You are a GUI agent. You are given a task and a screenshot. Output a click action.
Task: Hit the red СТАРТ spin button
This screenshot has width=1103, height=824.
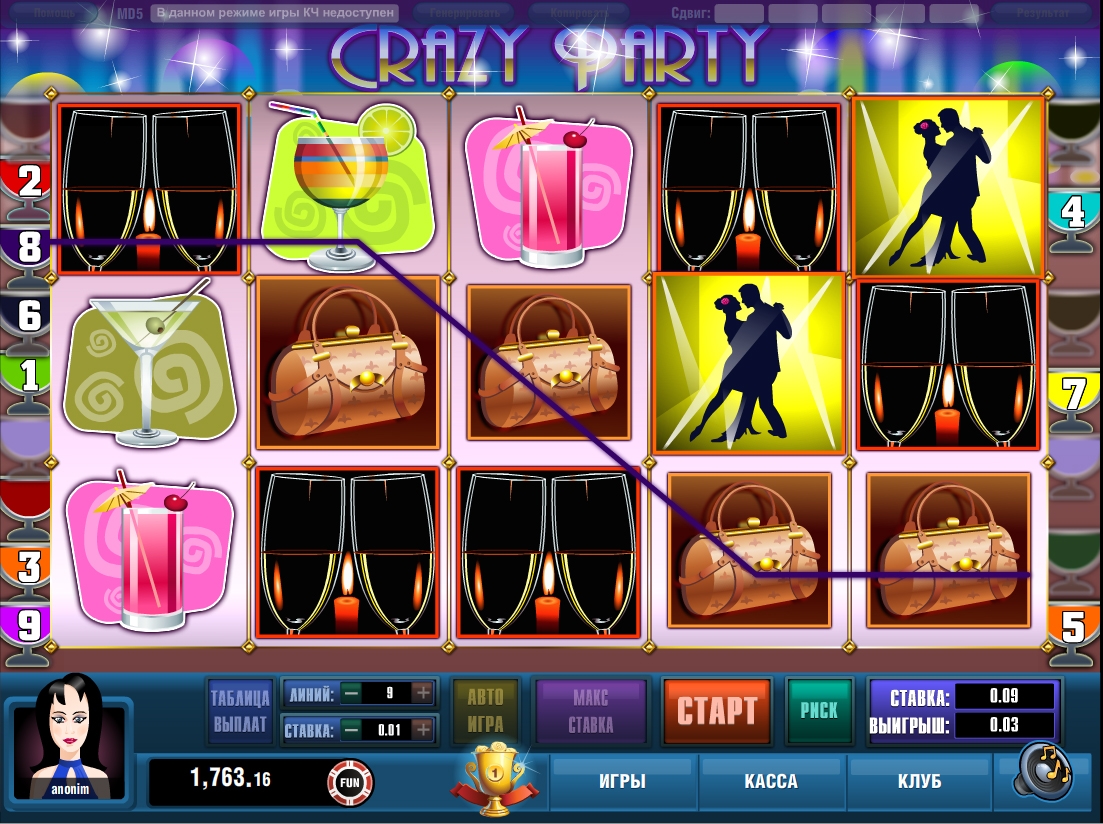[716, 711]
